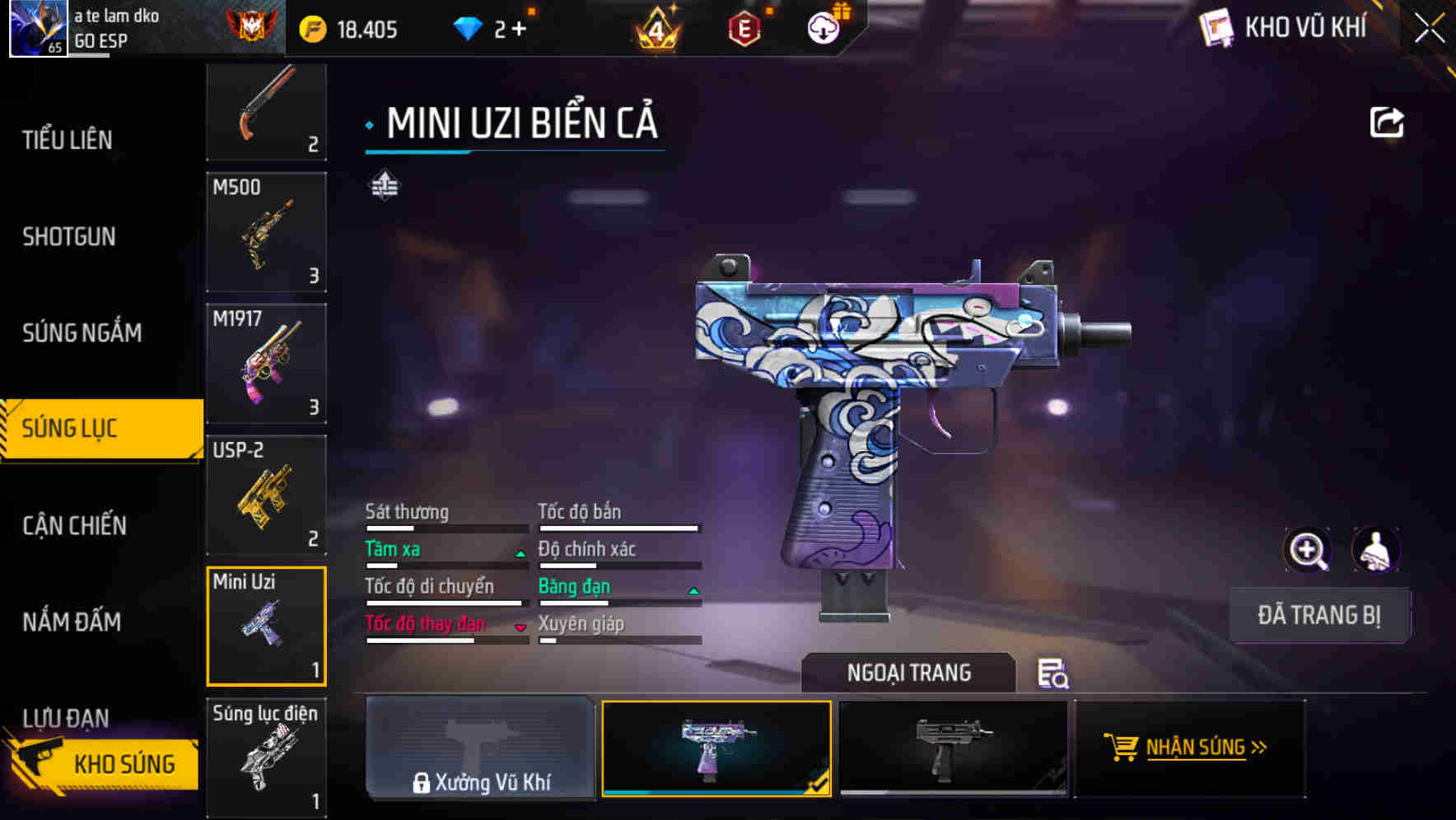Switch to the Tiểu Liên category

tap(68, 140)
